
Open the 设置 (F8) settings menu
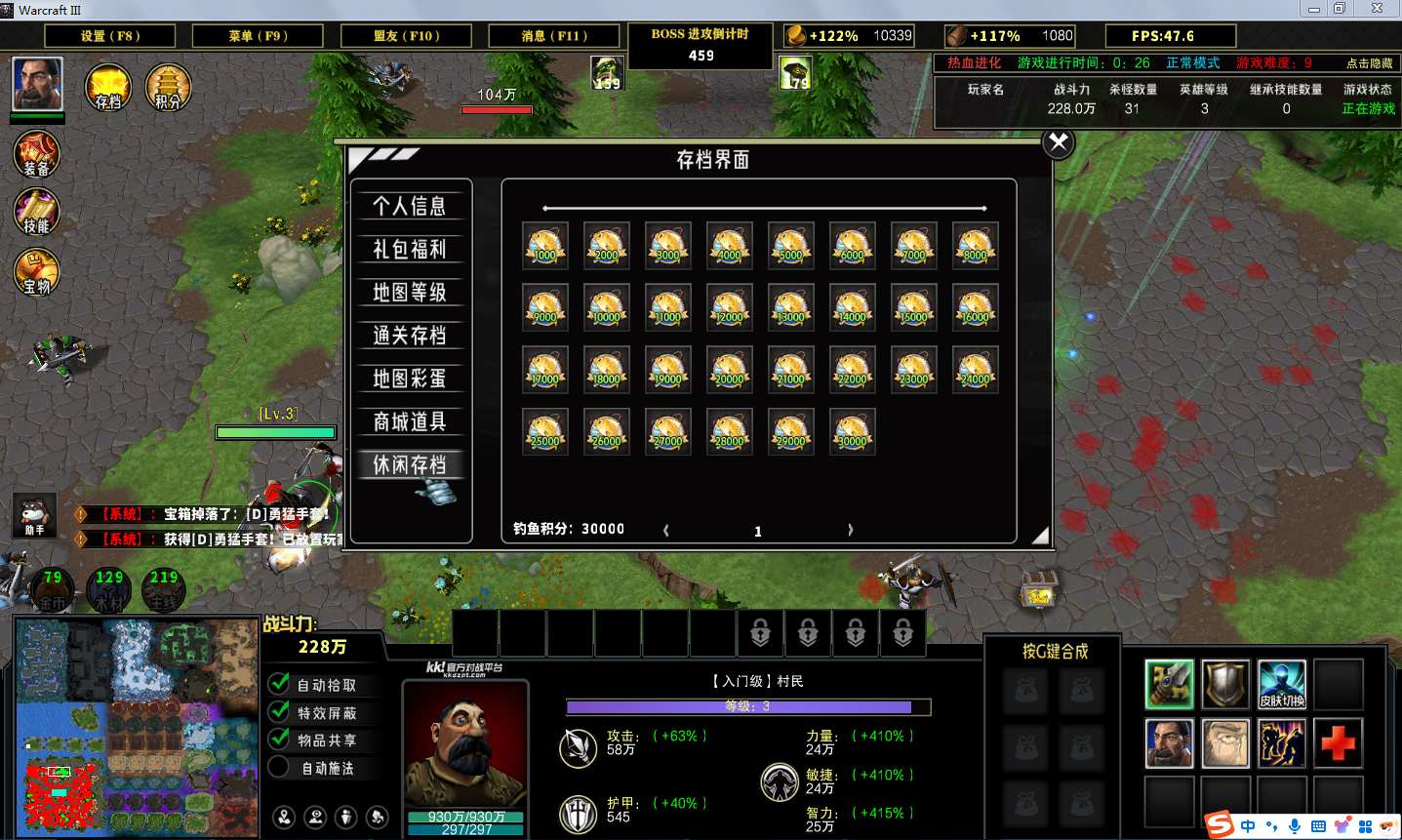[x=110, y=36]
